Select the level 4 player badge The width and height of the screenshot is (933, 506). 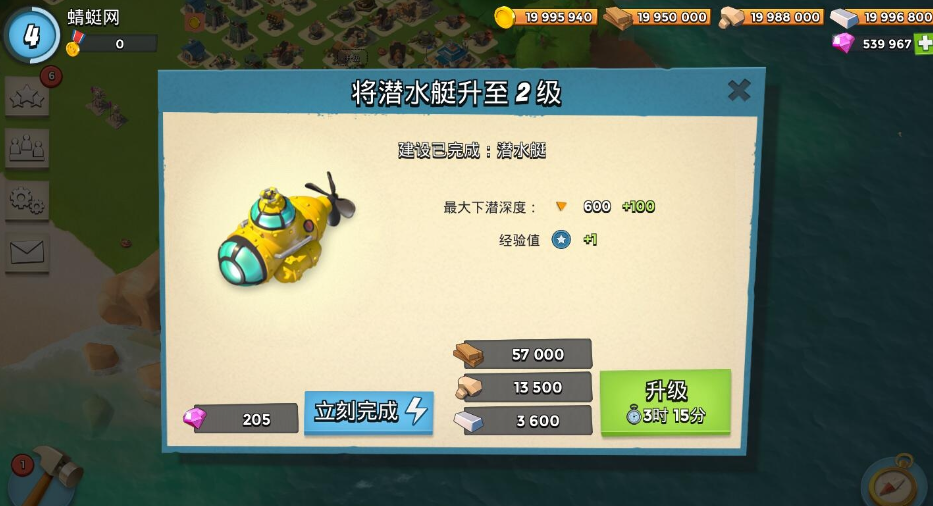point(32,35)
